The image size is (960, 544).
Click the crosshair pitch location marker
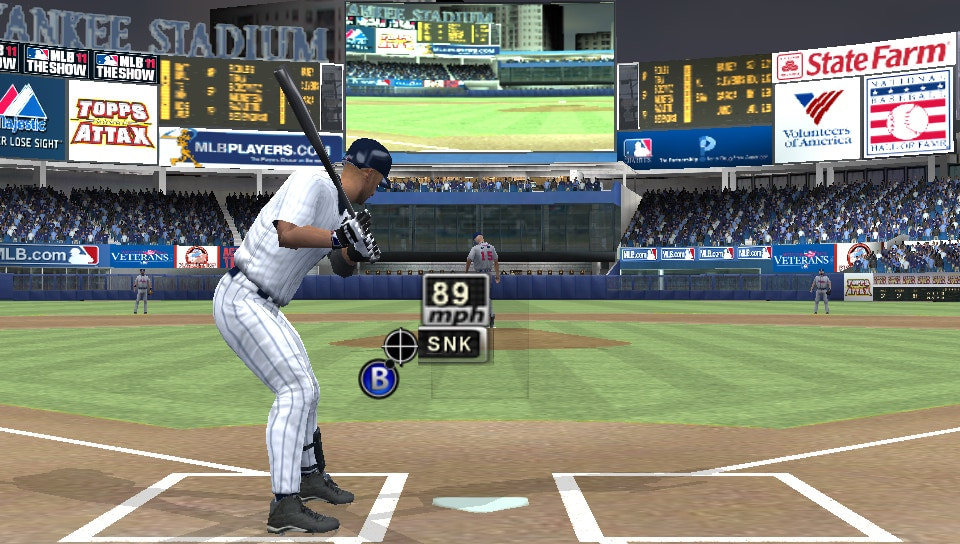tap(400, 345)
